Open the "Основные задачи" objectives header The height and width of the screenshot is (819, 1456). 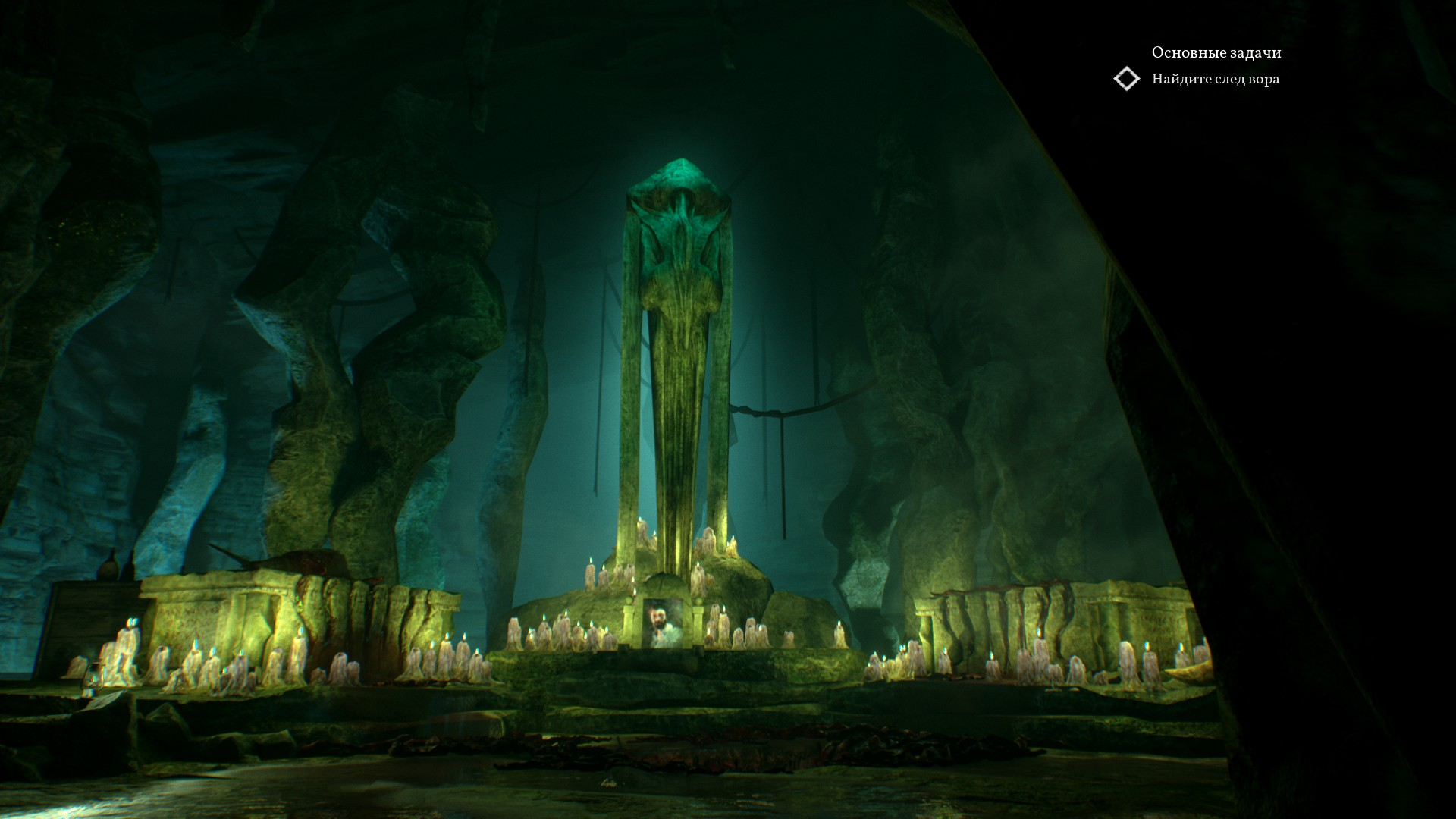pos(1216,52)
